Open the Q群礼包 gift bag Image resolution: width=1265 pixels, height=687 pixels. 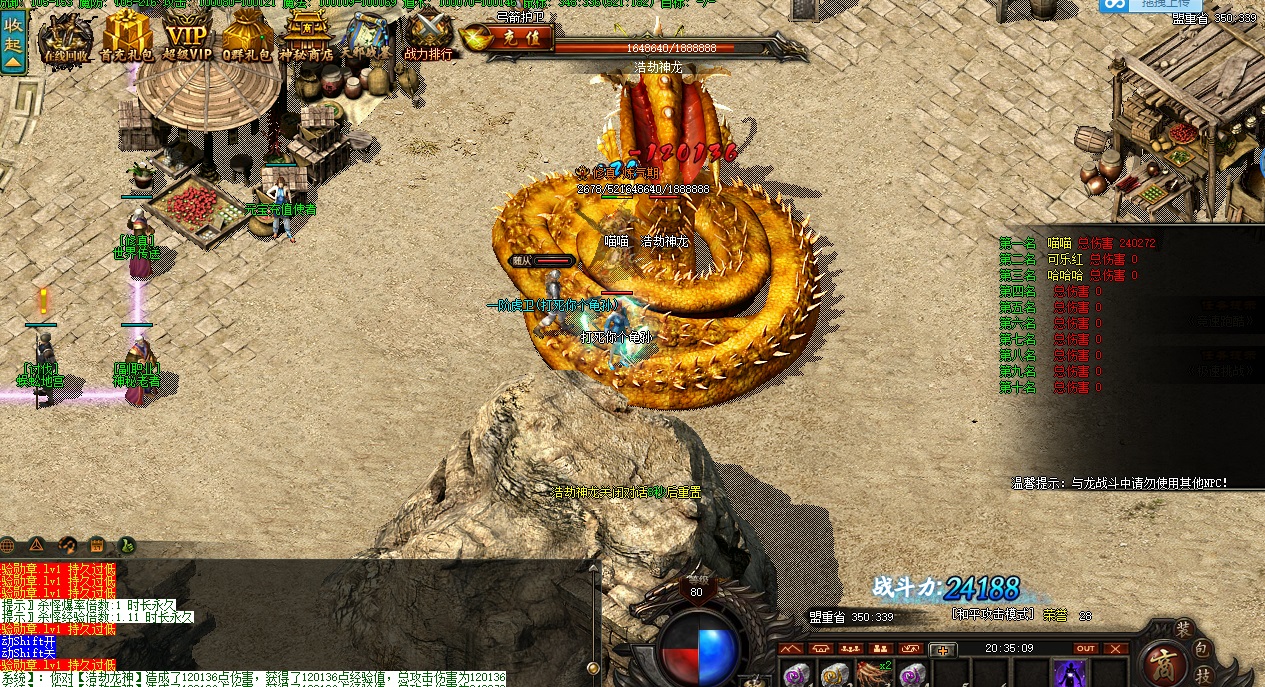(x=246, y=38)
